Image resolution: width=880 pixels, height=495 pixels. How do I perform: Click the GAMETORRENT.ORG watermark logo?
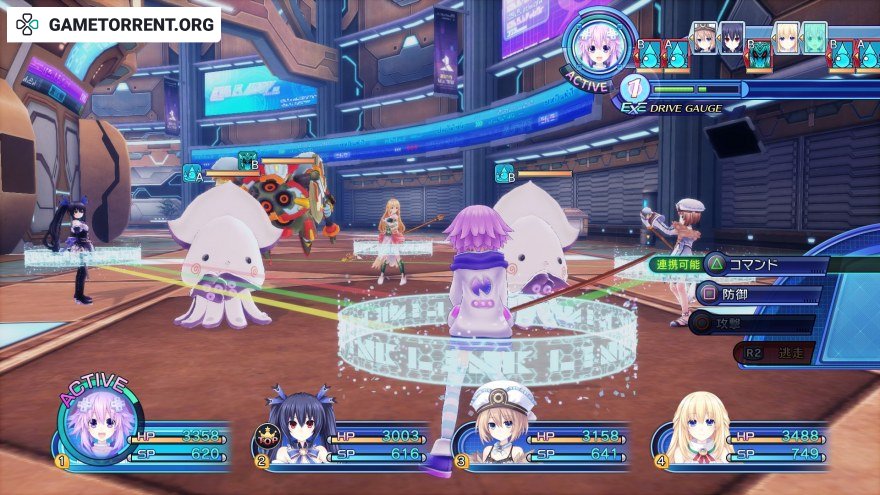[x=113, y=22]
